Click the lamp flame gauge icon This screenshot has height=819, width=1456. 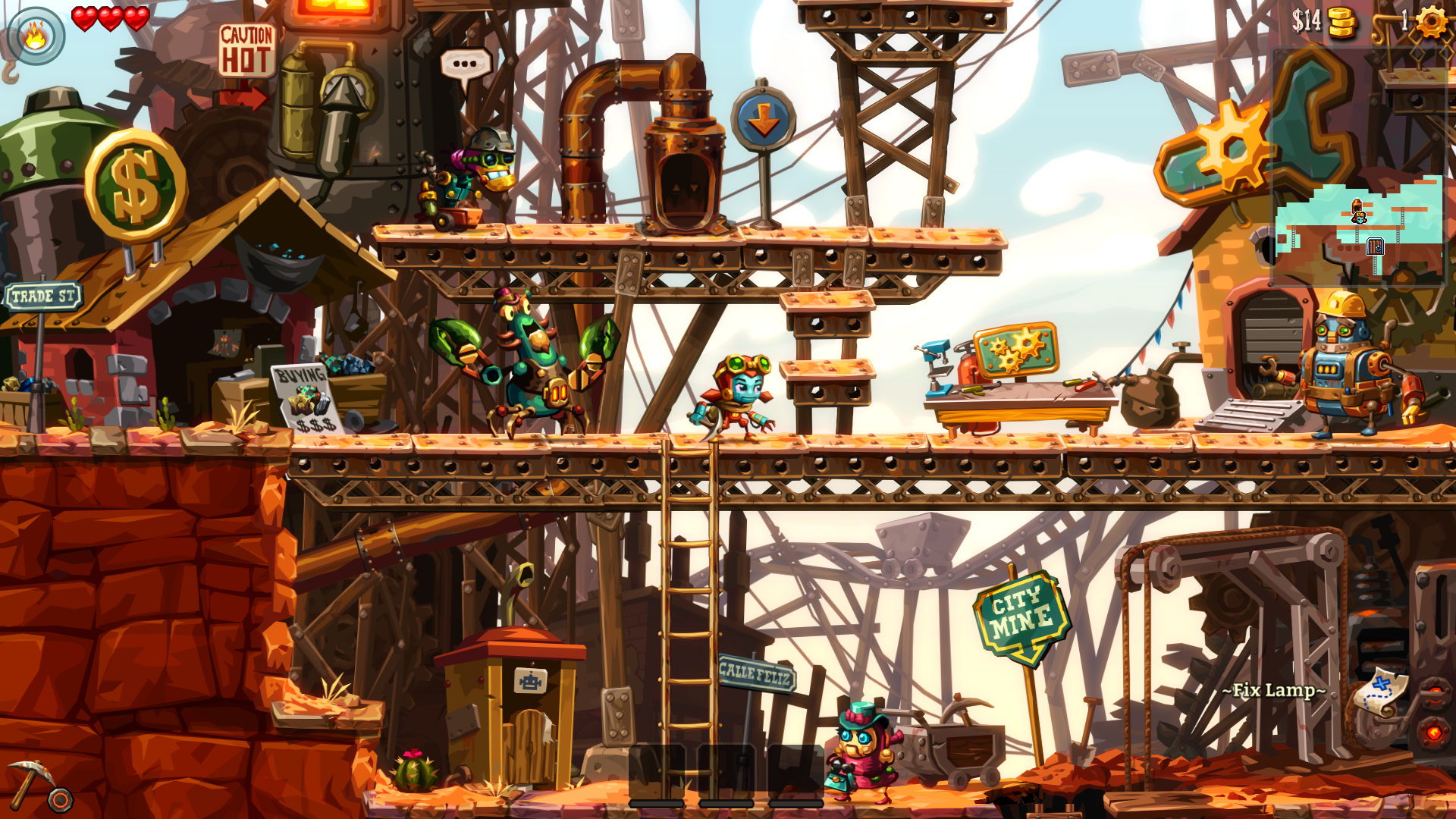[36, 36]
